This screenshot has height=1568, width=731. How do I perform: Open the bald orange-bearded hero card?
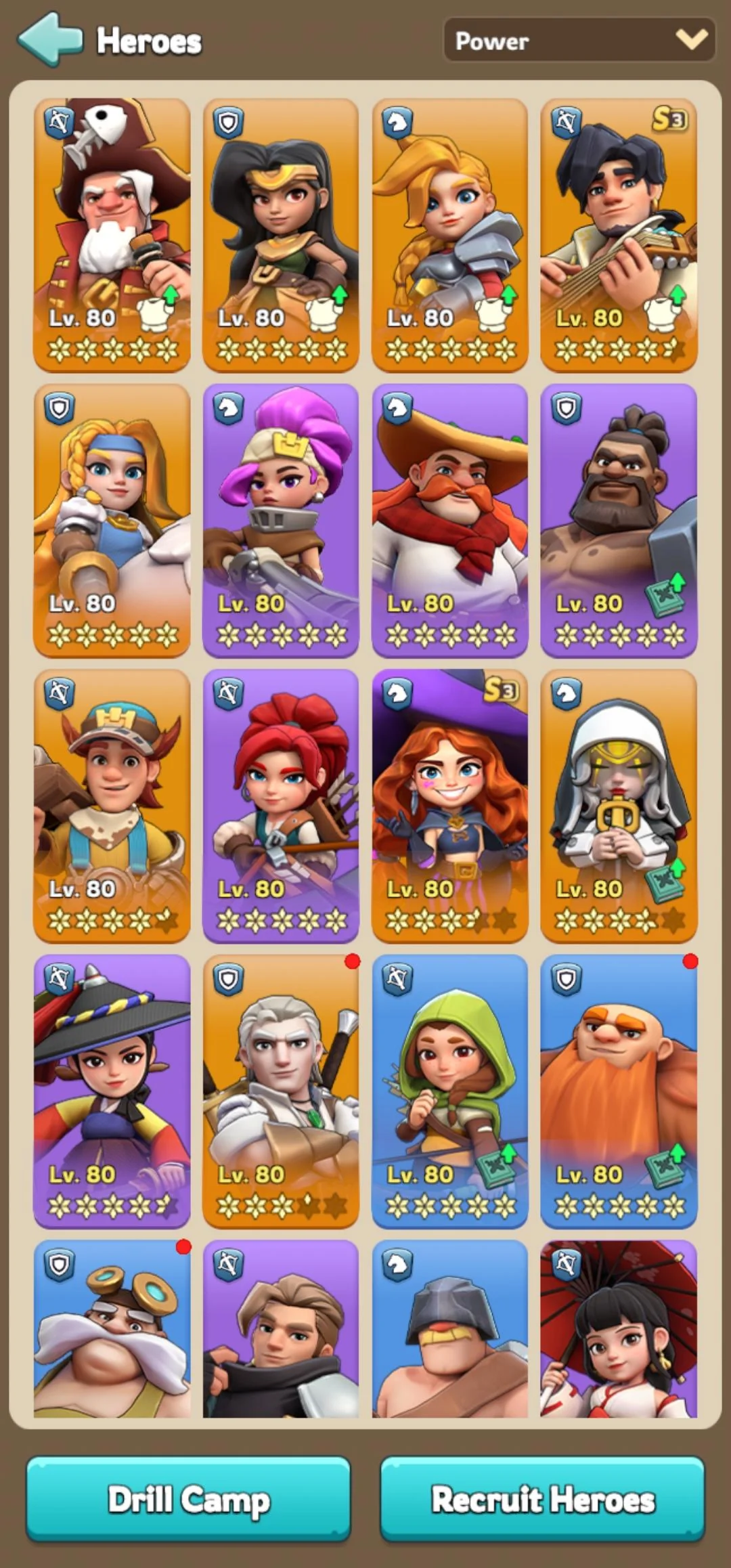coord(619,1091)
